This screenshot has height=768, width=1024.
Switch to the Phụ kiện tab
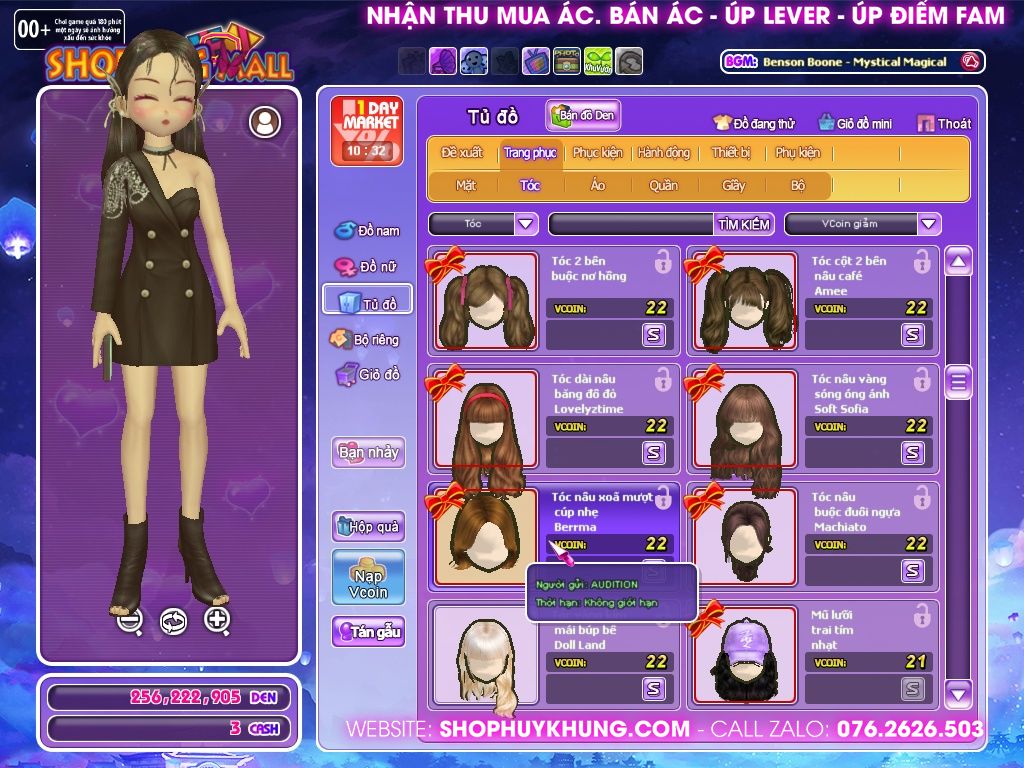pos(797,153)
